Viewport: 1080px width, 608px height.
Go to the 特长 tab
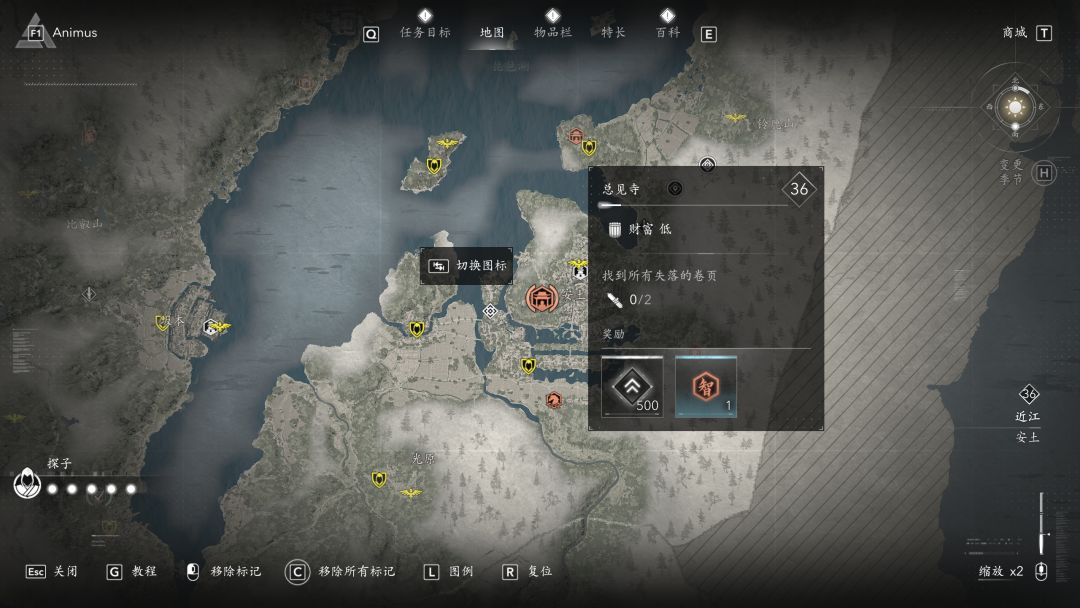[x=613, y=32]
